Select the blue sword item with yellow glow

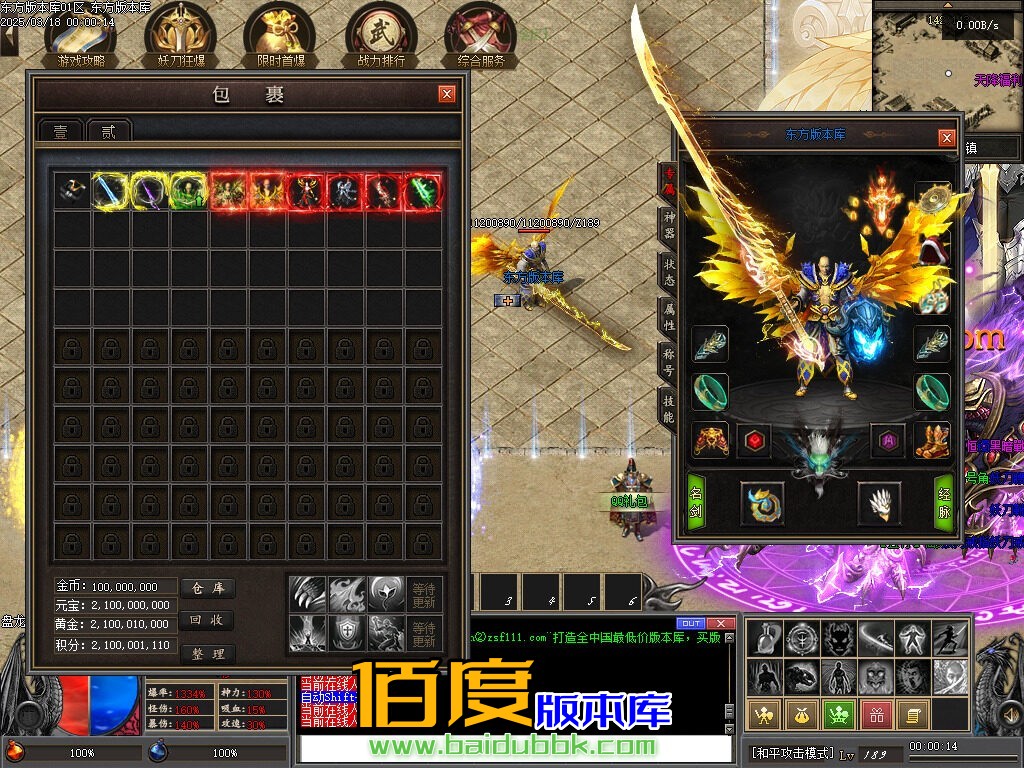(112, 191)
